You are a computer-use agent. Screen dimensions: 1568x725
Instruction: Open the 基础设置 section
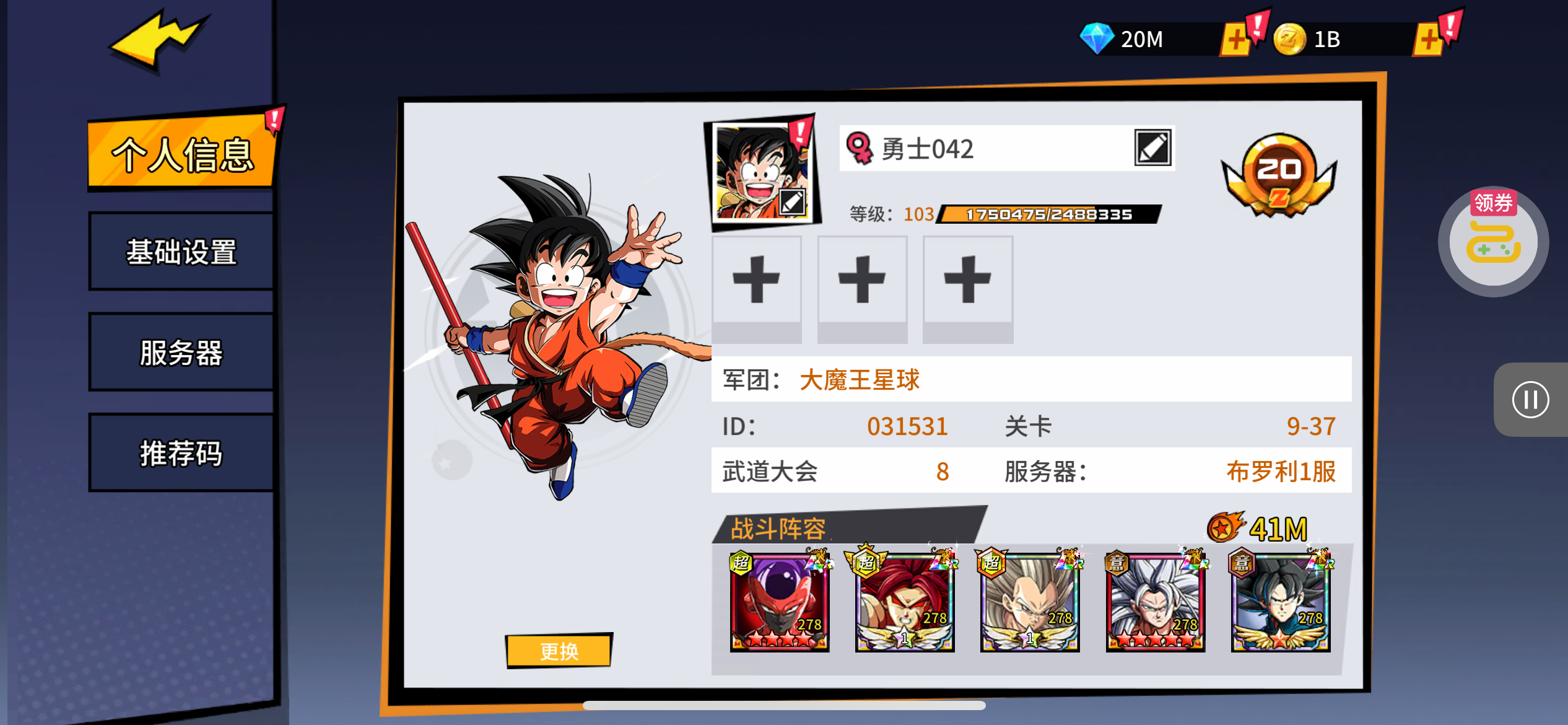181,252
